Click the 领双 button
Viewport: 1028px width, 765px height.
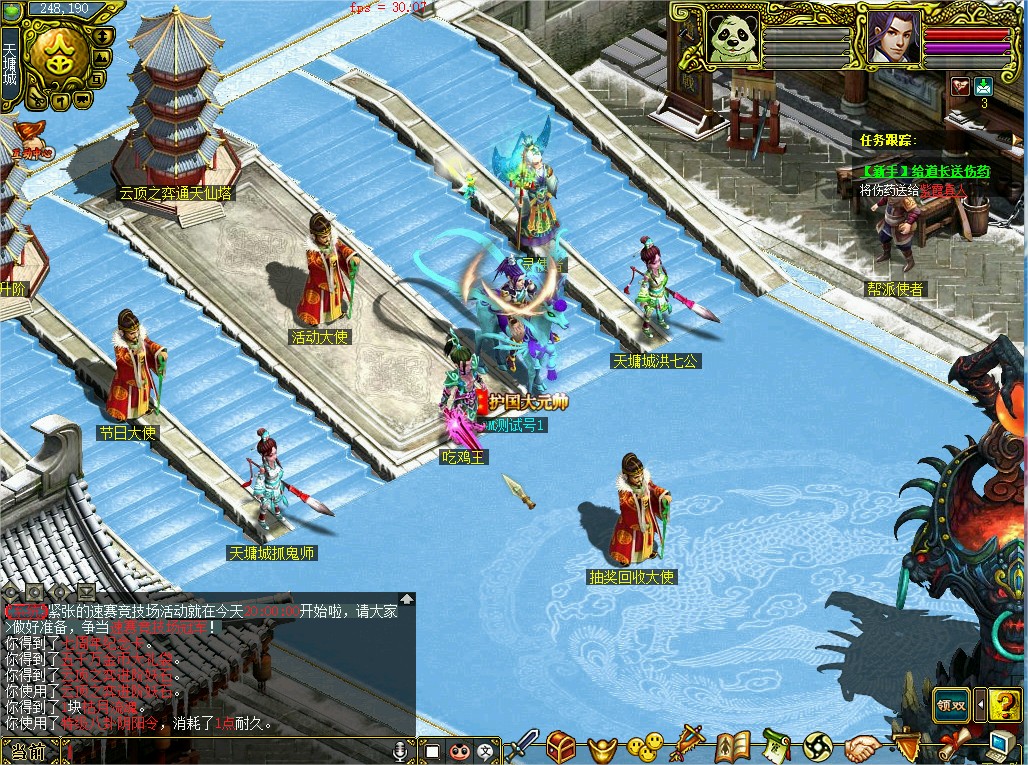951,704
